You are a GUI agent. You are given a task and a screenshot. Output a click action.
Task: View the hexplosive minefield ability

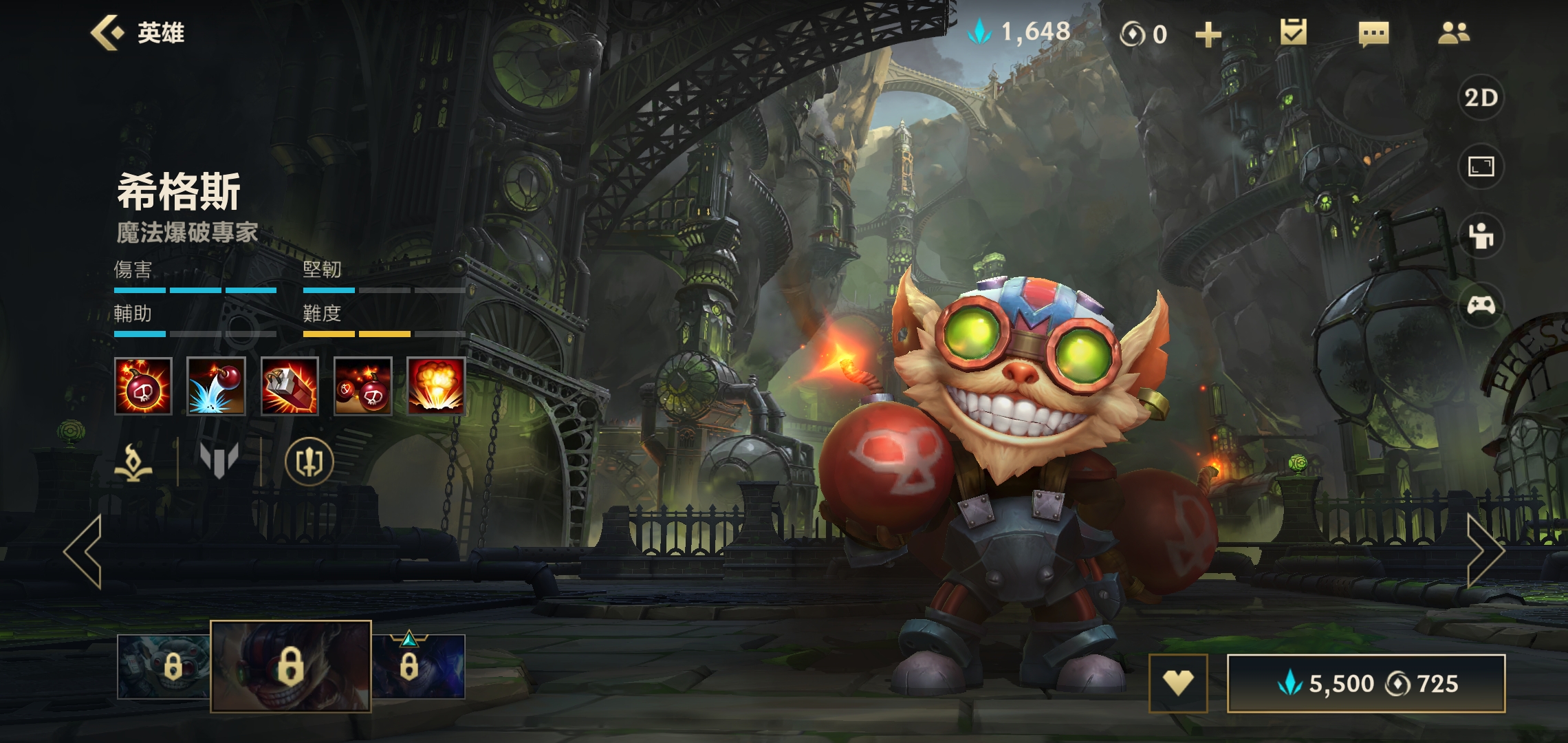click(363, 386)
